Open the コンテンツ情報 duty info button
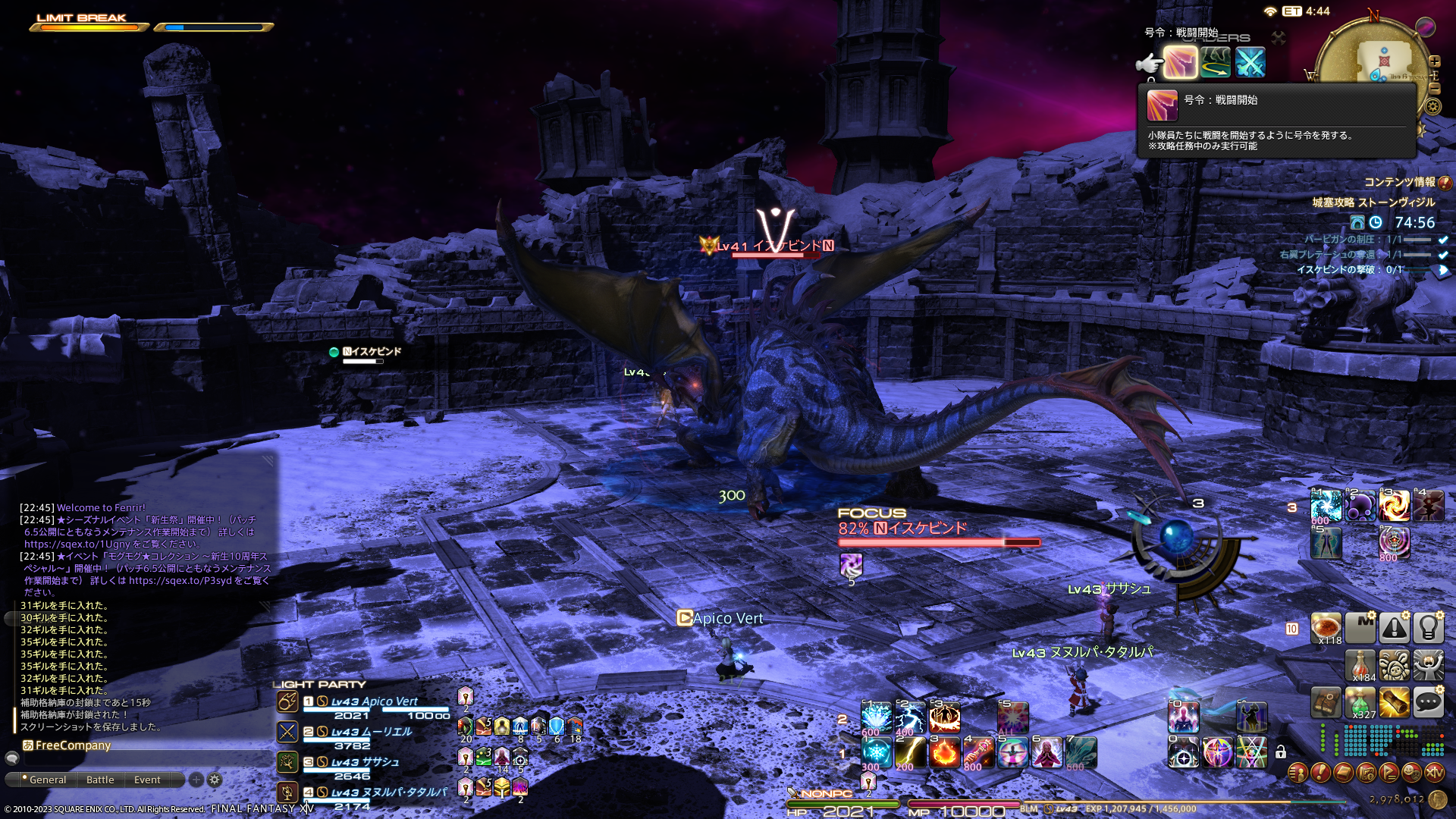 coord(1445,183)
